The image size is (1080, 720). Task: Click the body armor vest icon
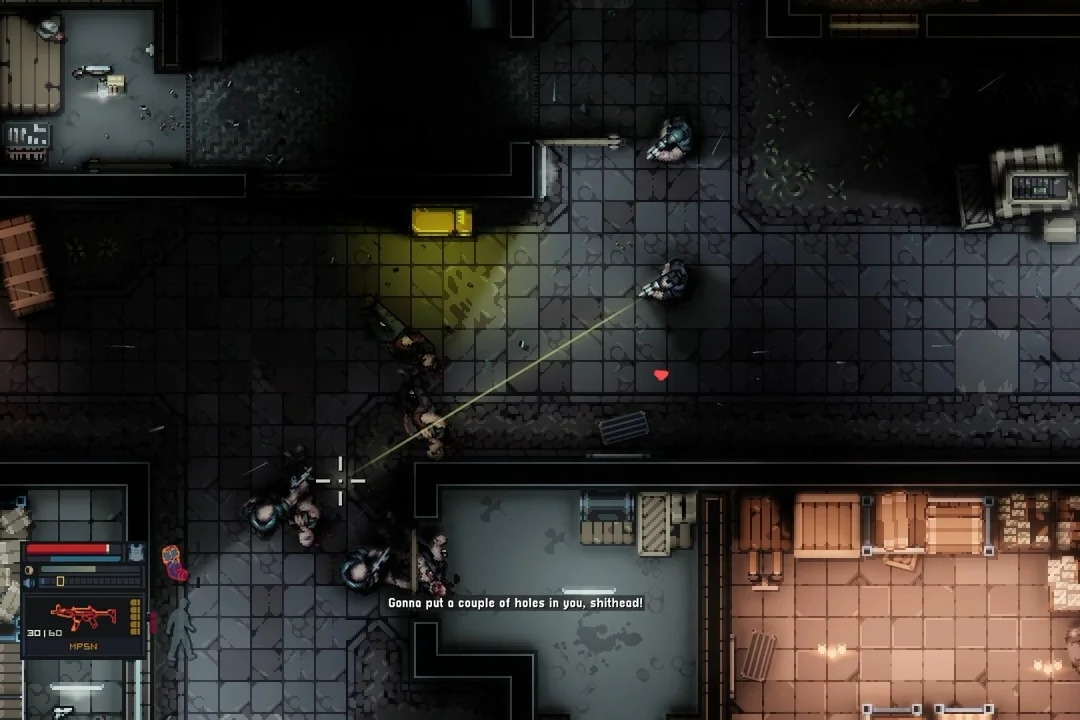coord(138,551)
